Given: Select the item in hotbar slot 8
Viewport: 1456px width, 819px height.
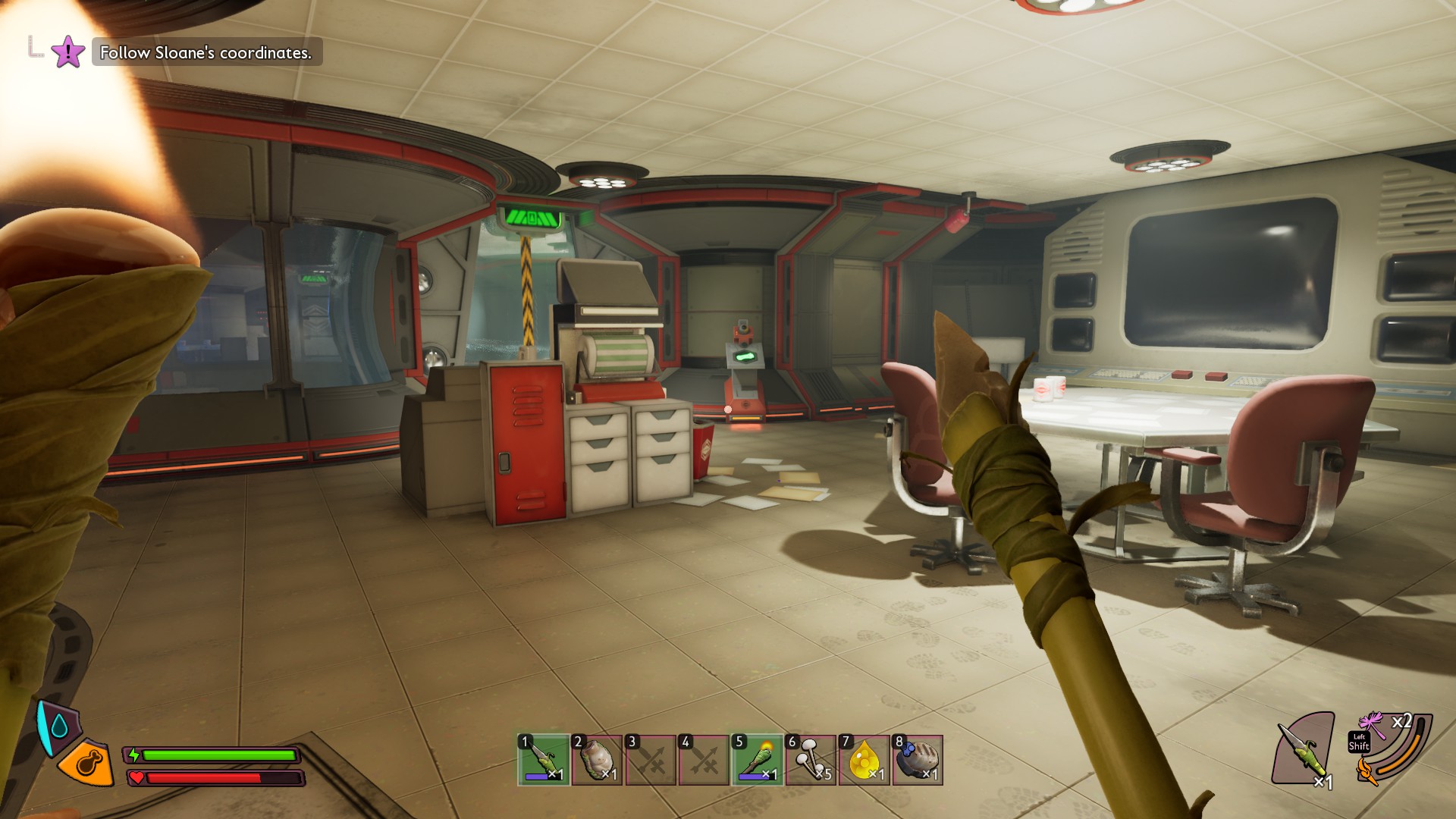Looking at the screenshot, I should 918,759.
